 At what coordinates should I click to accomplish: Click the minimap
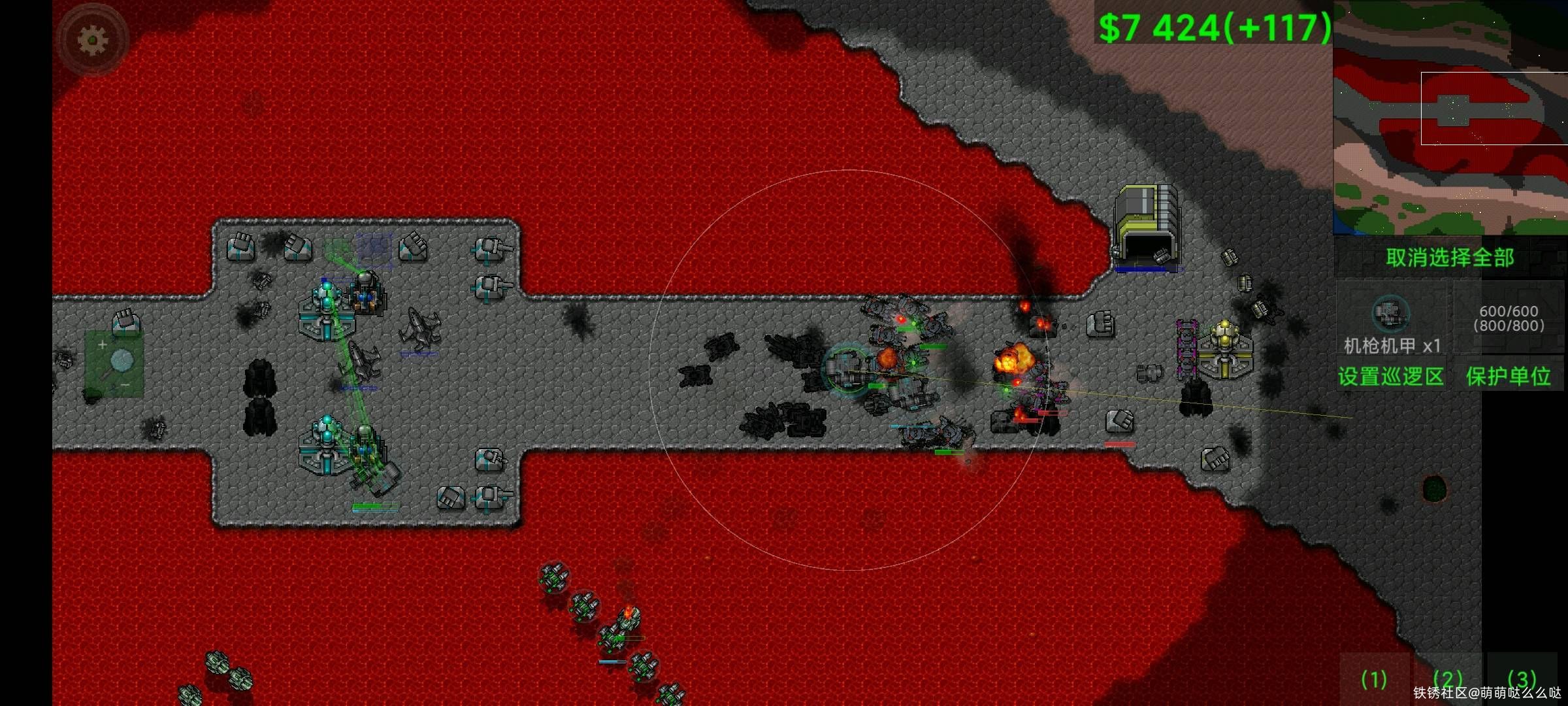coord(1450,118)
